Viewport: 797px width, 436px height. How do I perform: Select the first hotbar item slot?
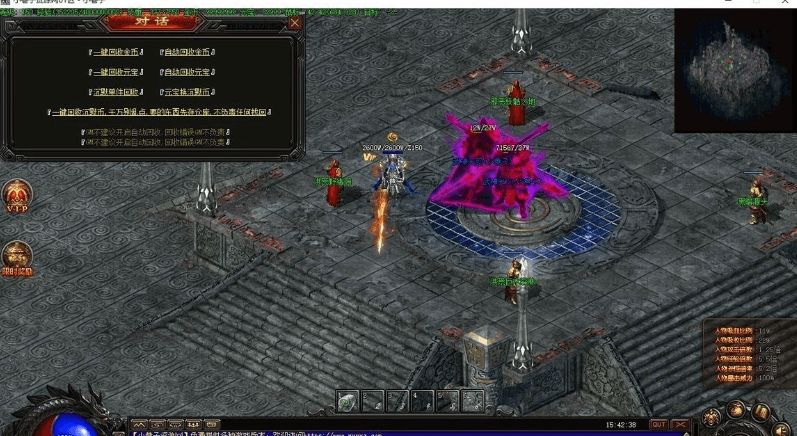click(347, 401)
